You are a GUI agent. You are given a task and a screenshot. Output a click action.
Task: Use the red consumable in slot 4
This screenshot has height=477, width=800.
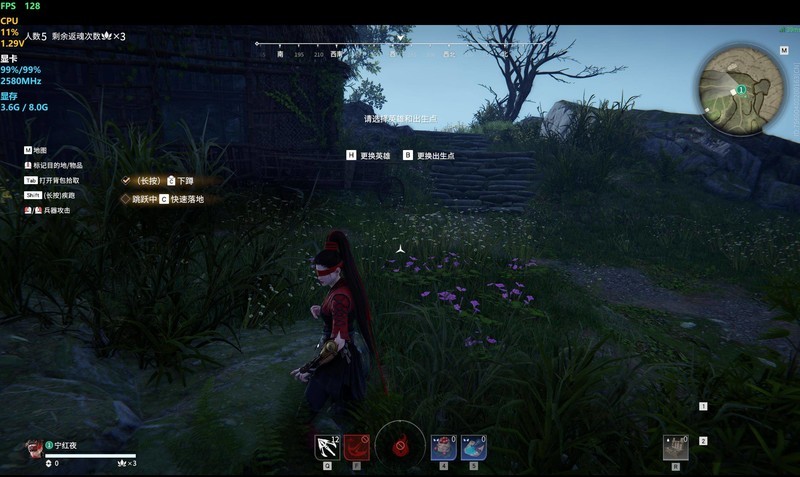point(443,447)
